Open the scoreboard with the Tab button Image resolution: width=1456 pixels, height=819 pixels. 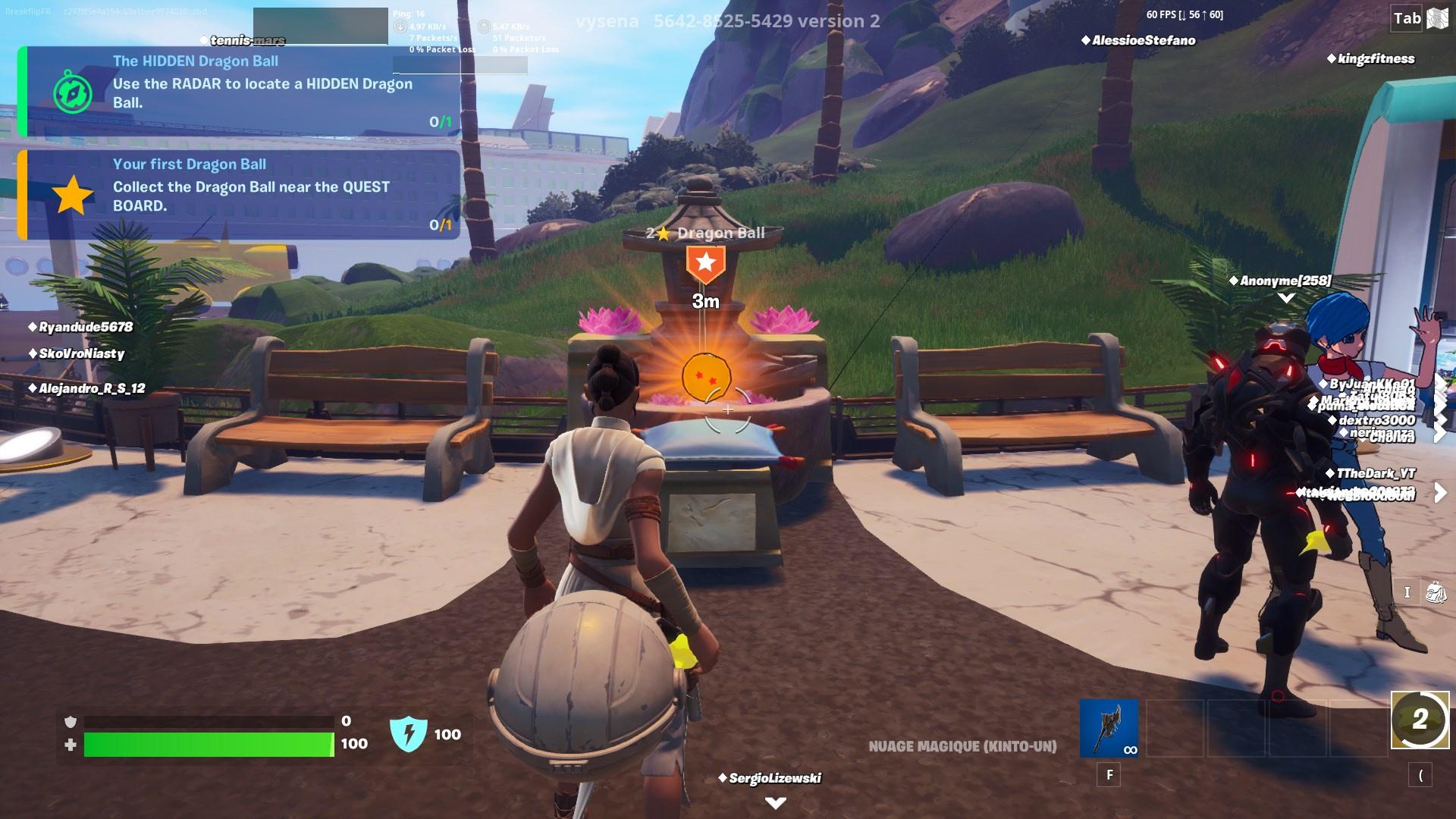pos(1407,19)
